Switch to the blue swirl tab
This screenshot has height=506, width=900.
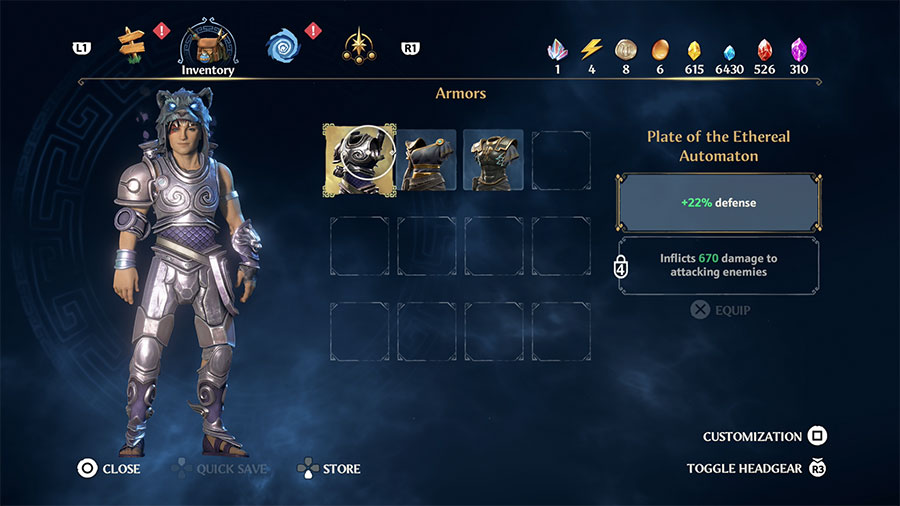coord(283,45)
